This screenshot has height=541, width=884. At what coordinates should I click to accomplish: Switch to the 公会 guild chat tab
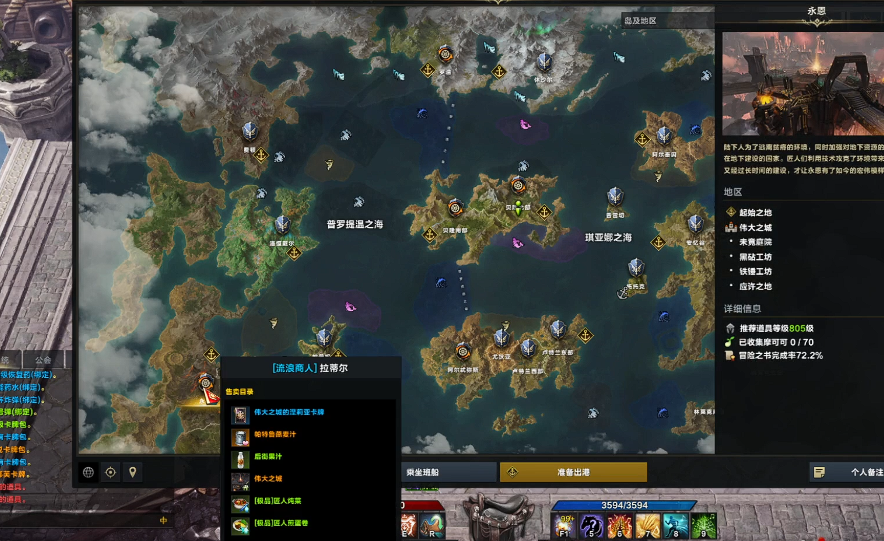(43, 359)
